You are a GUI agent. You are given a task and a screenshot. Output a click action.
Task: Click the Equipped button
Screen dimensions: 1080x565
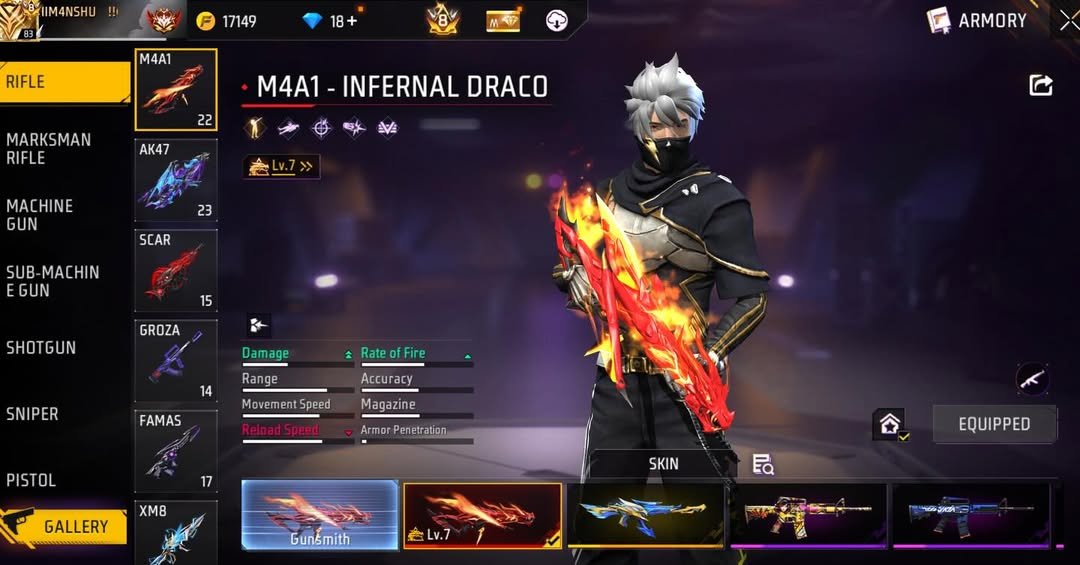pyautogui.click(x=994, y=424)
